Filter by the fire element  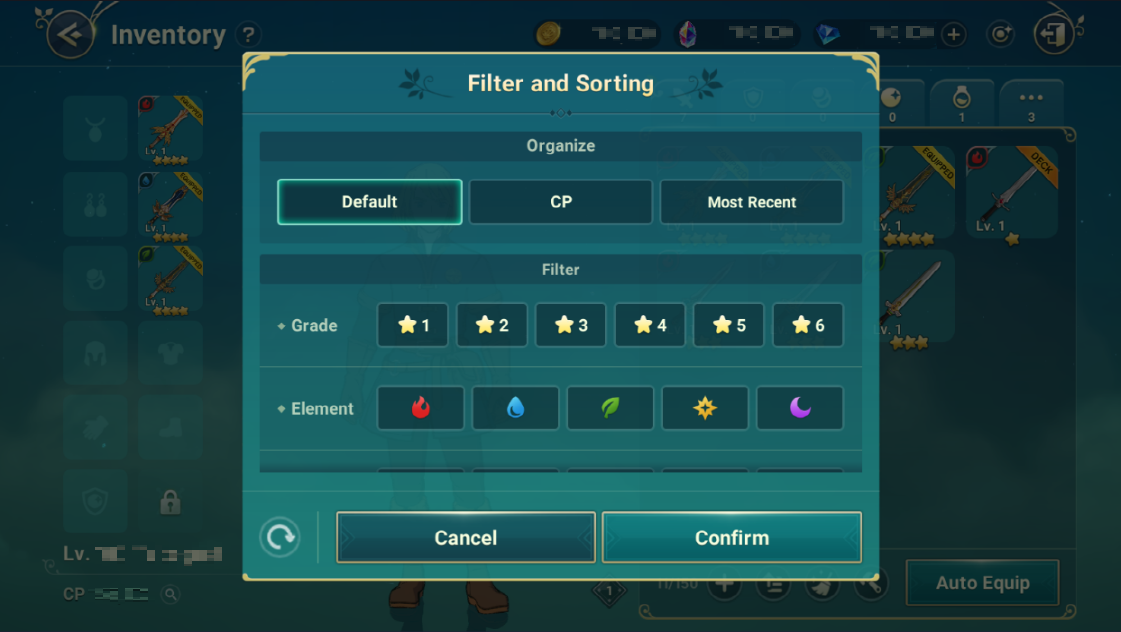[420, 408]
